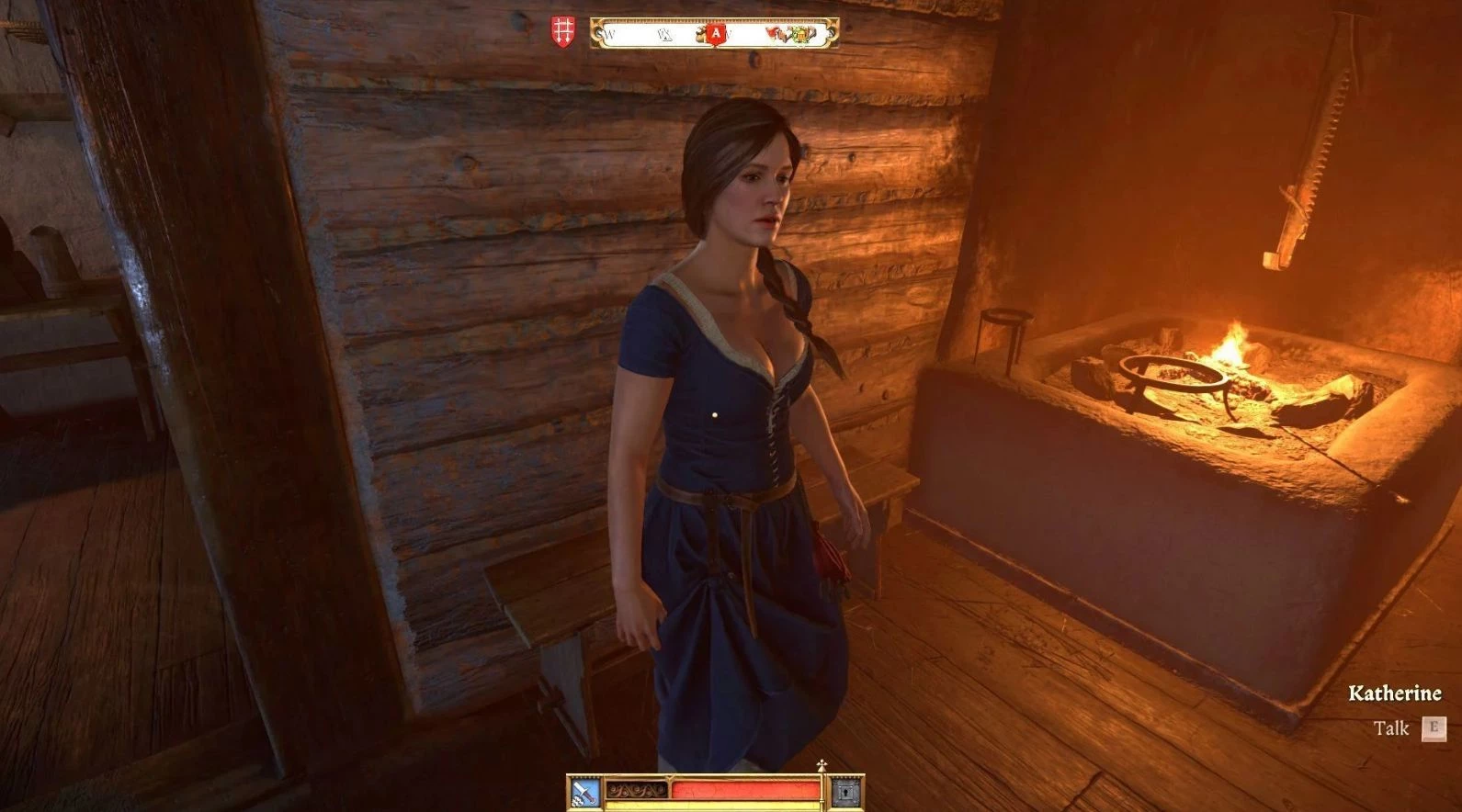Click the keyhole lock icon on the HUD
The image size is (1462, 812).
845,790
